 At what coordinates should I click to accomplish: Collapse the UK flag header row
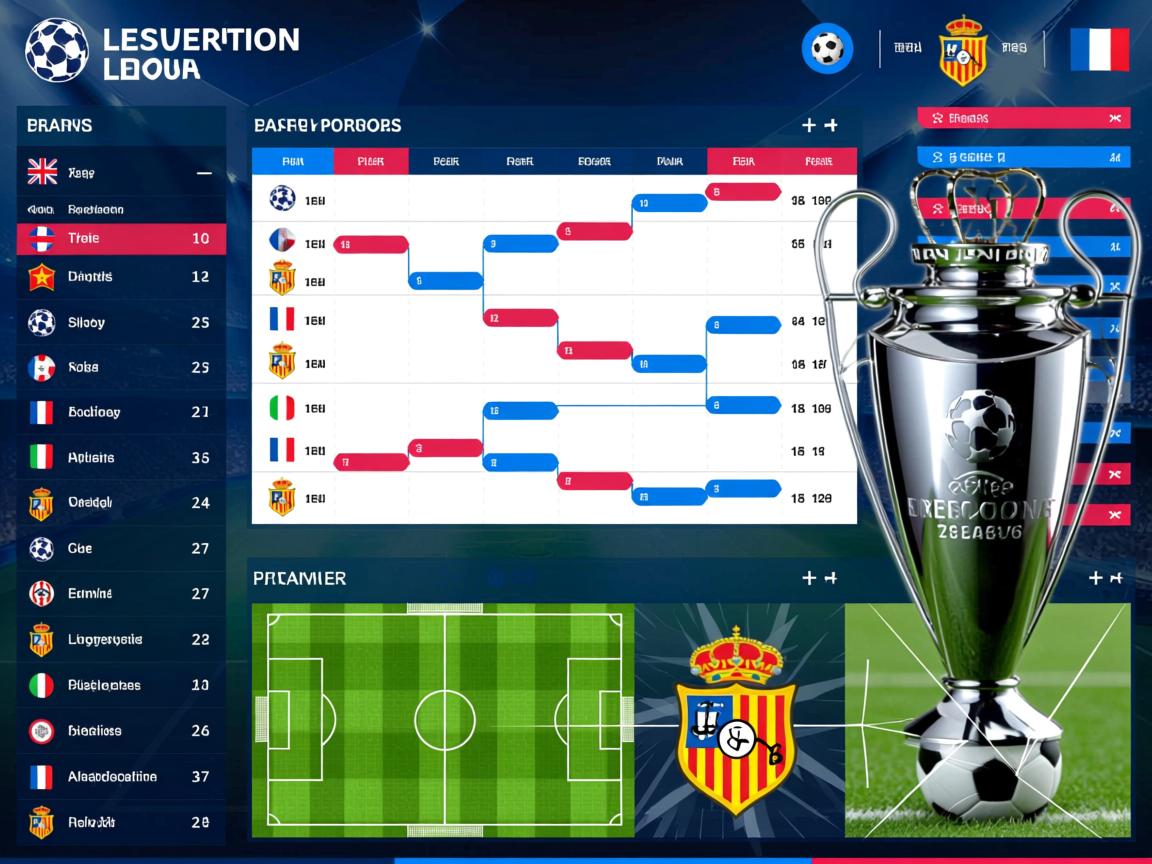point(204,173)
